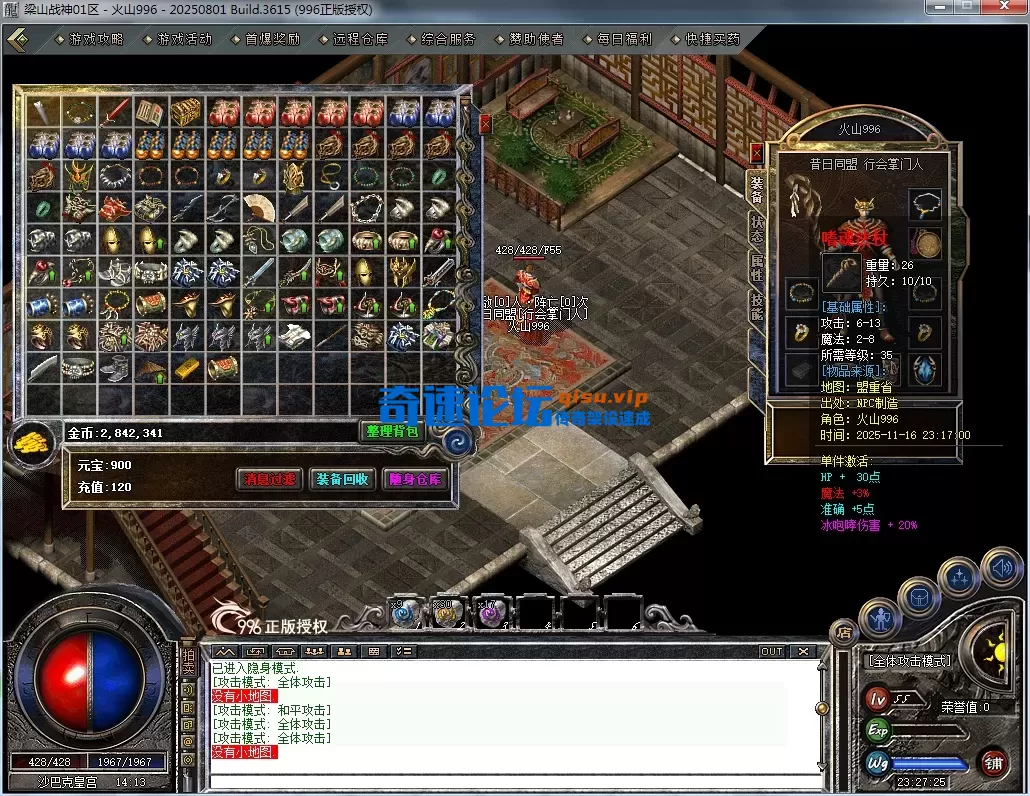Image resolution: width=1030 pixels, height=796 pixels.
Task: Open the 综合服务 menu
Action: point(448,39)
